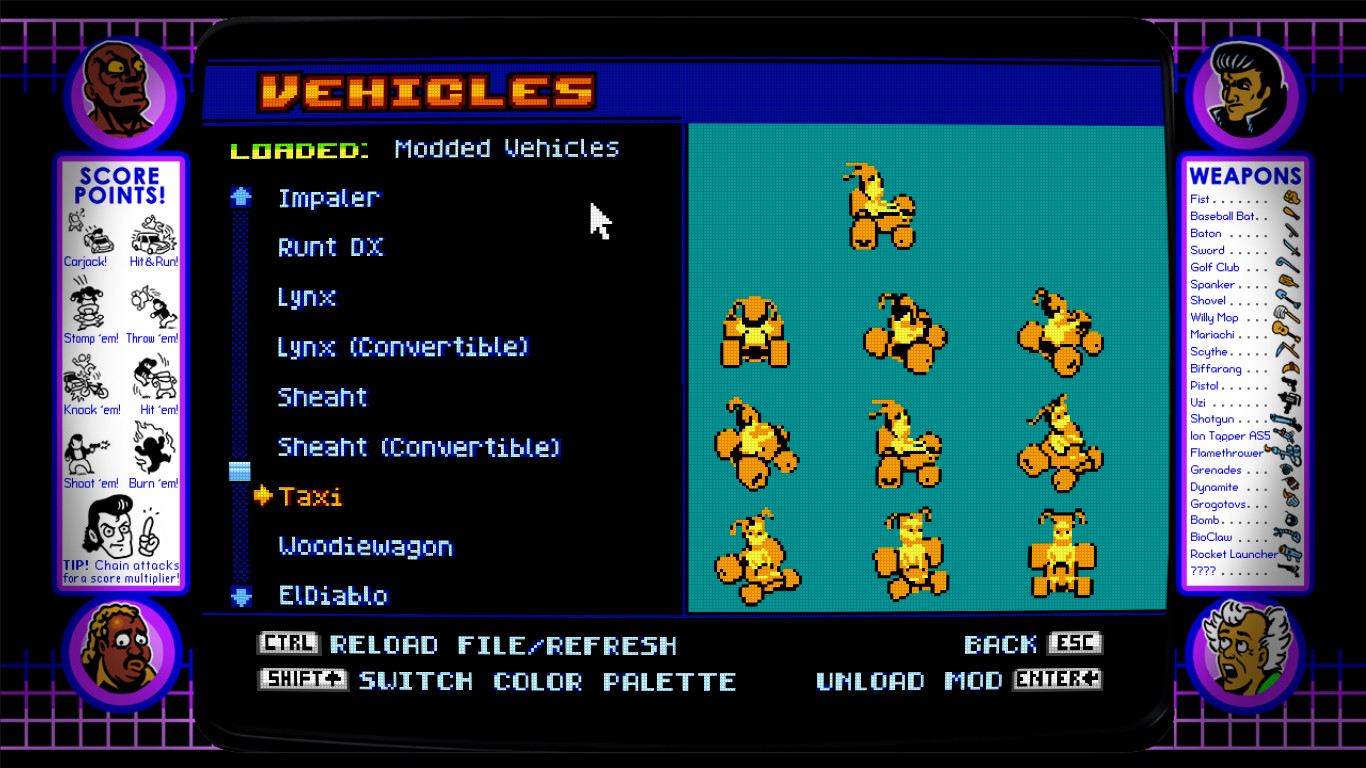Click the Shotgun icon in Weapons list
Image resolution: width=1366 pixels, height=768 pixels.
(1283, 418)
